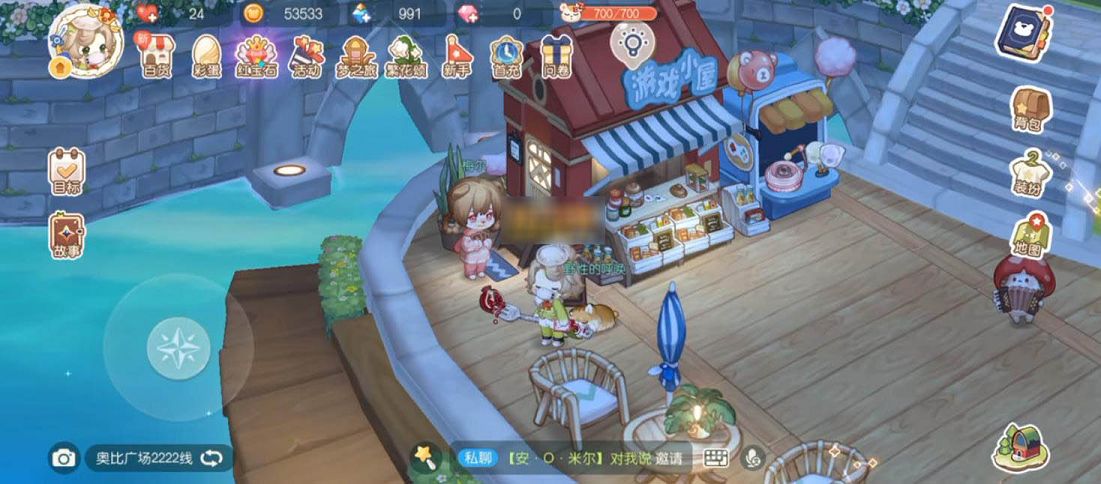Open the 活动 events menu
The width and height of the screenshot is (1101, 484).
click(306, 56)
